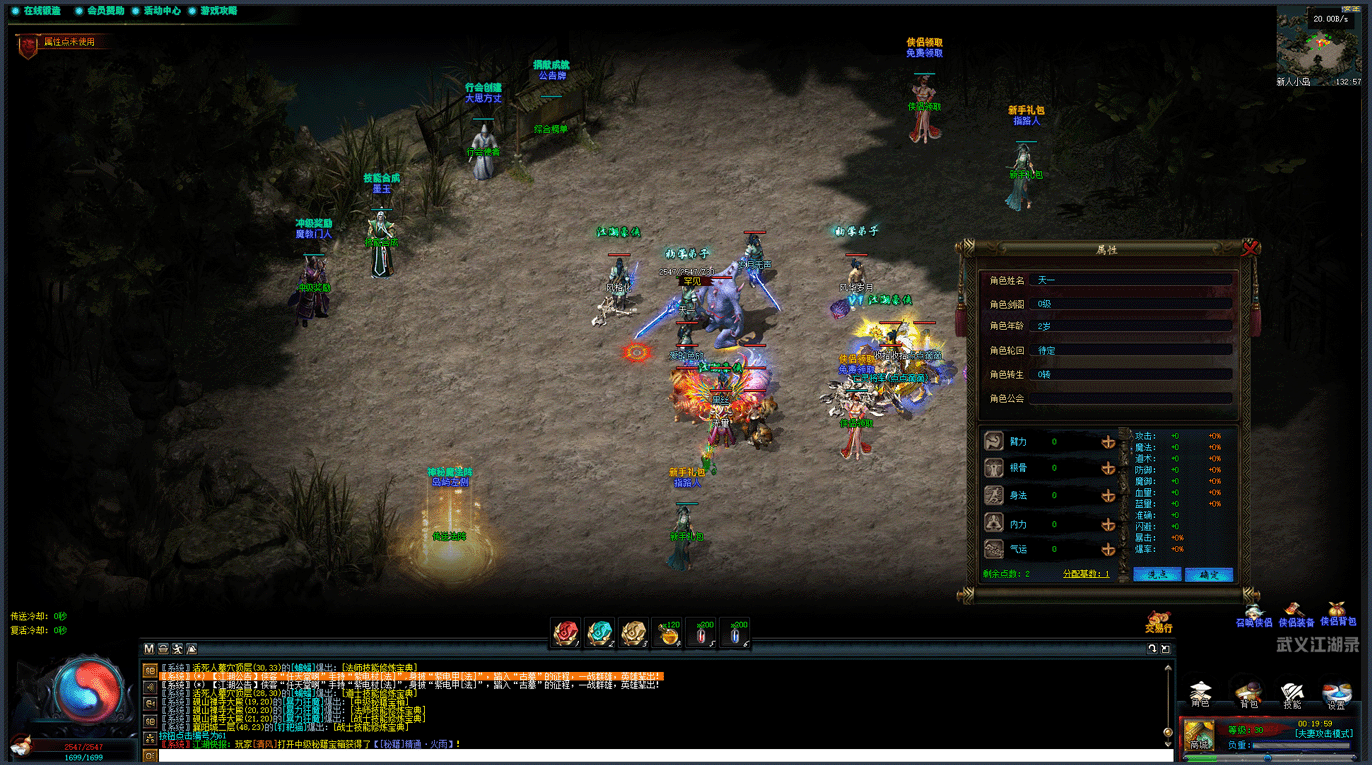Add a point to 气运
This screenshot has width=1372, height=765.
pyautogui.click(x=1108, y=549)
